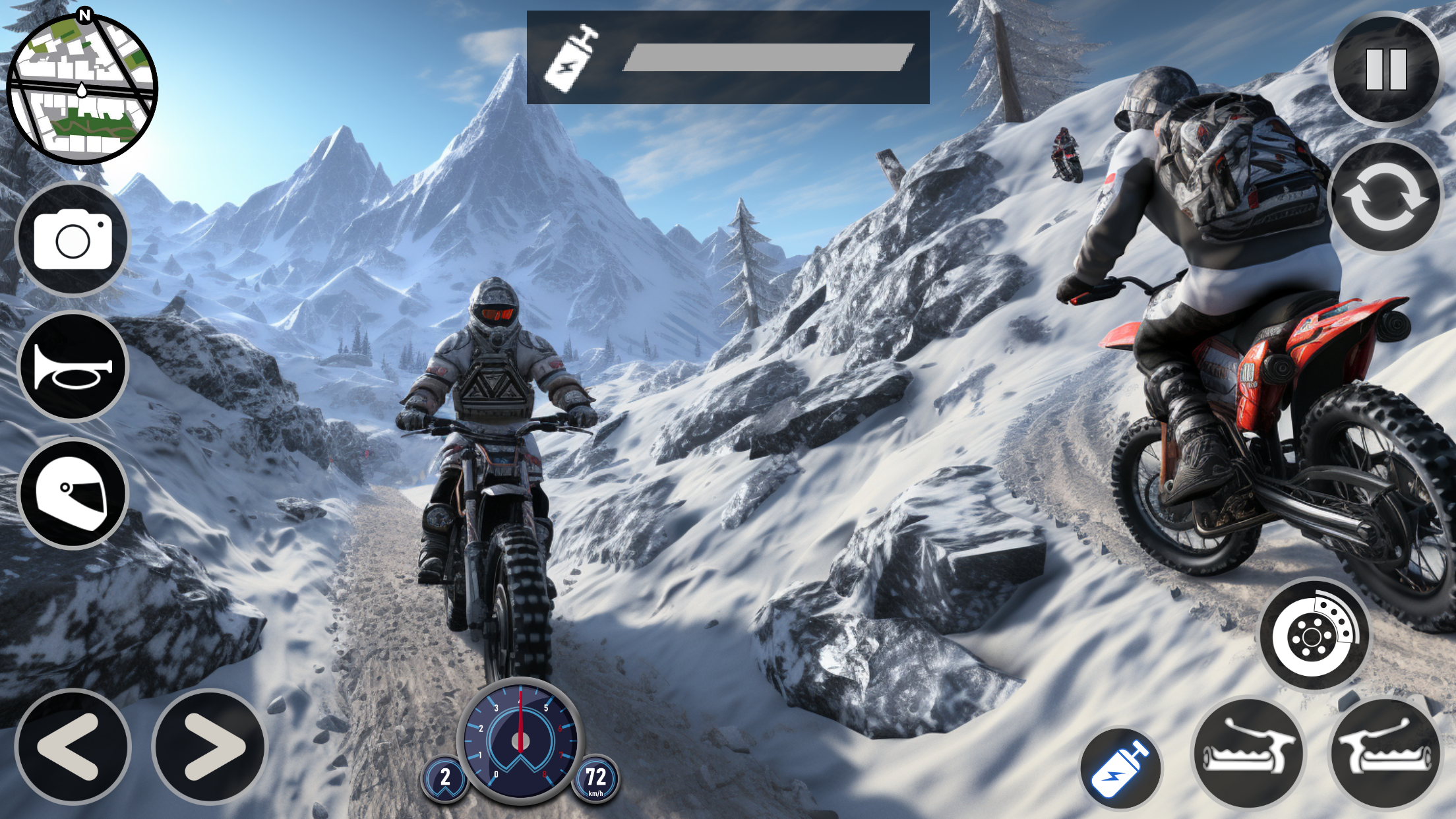Steer right with the right arrow
Screen dimensions: 1456x819
click(x=210, y=746)
